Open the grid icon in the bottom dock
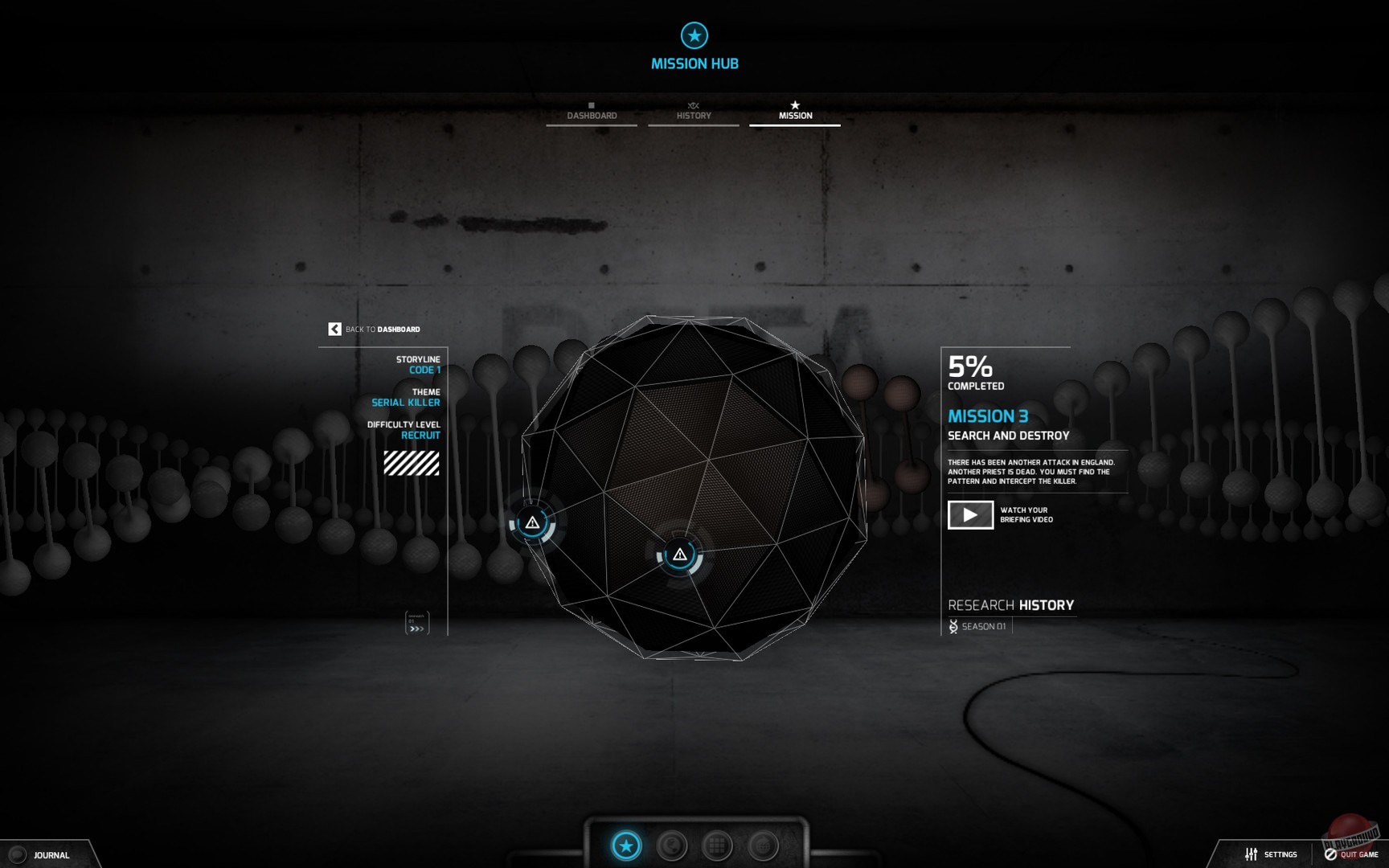Image resolution: width=1389 pixels, height=868 pixels. point(716,845)
